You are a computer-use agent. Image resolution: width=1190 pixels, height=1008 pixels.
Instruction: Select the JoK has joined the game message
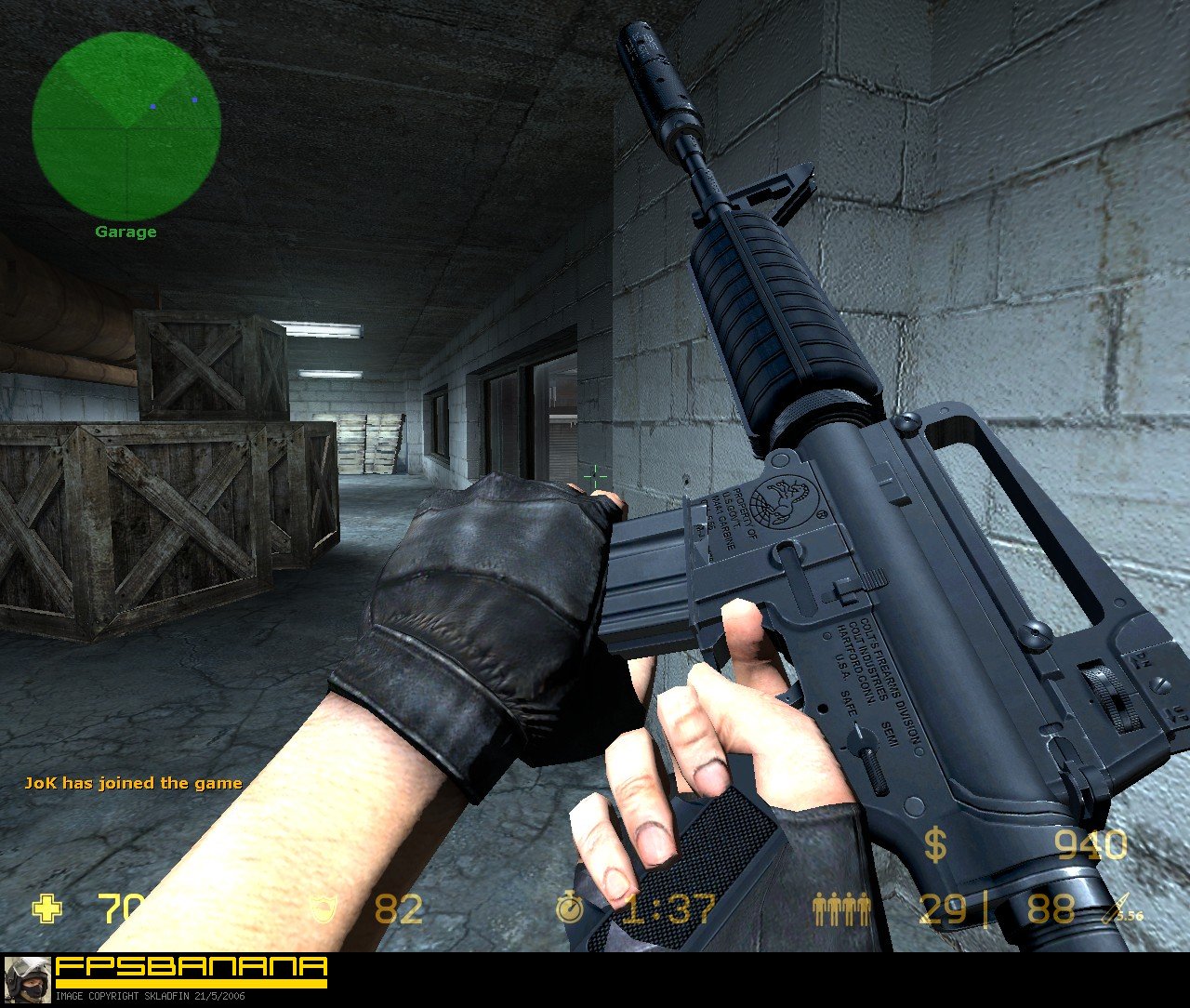133,783
